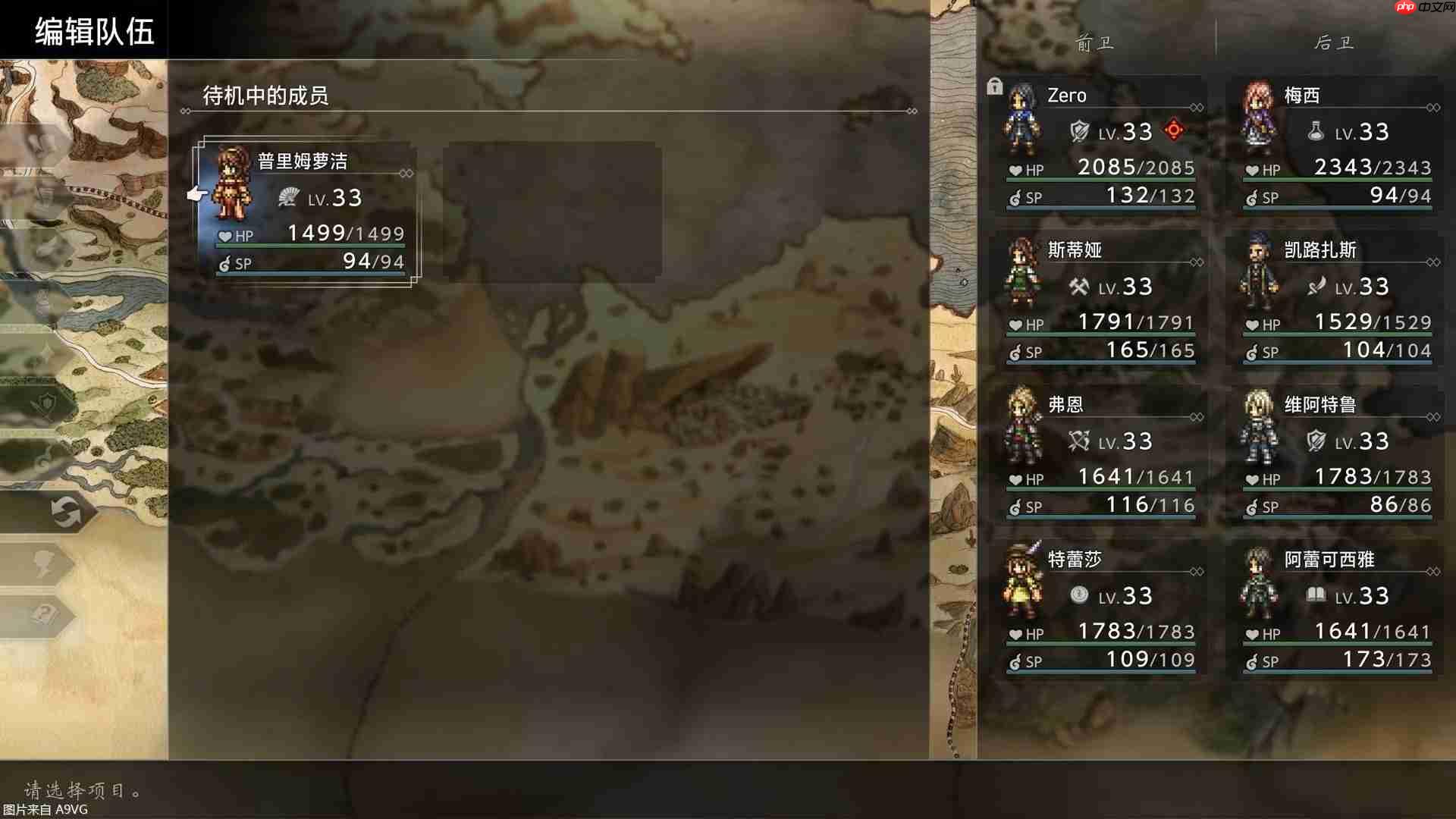Toggle the heart HP icon on 弗恩's card

[1016, 479]
